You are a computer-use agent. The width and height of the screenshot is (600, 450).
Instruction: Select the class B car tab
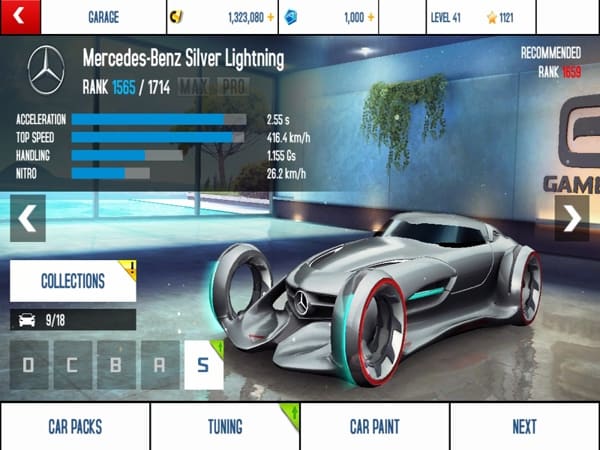coord(116,365)
